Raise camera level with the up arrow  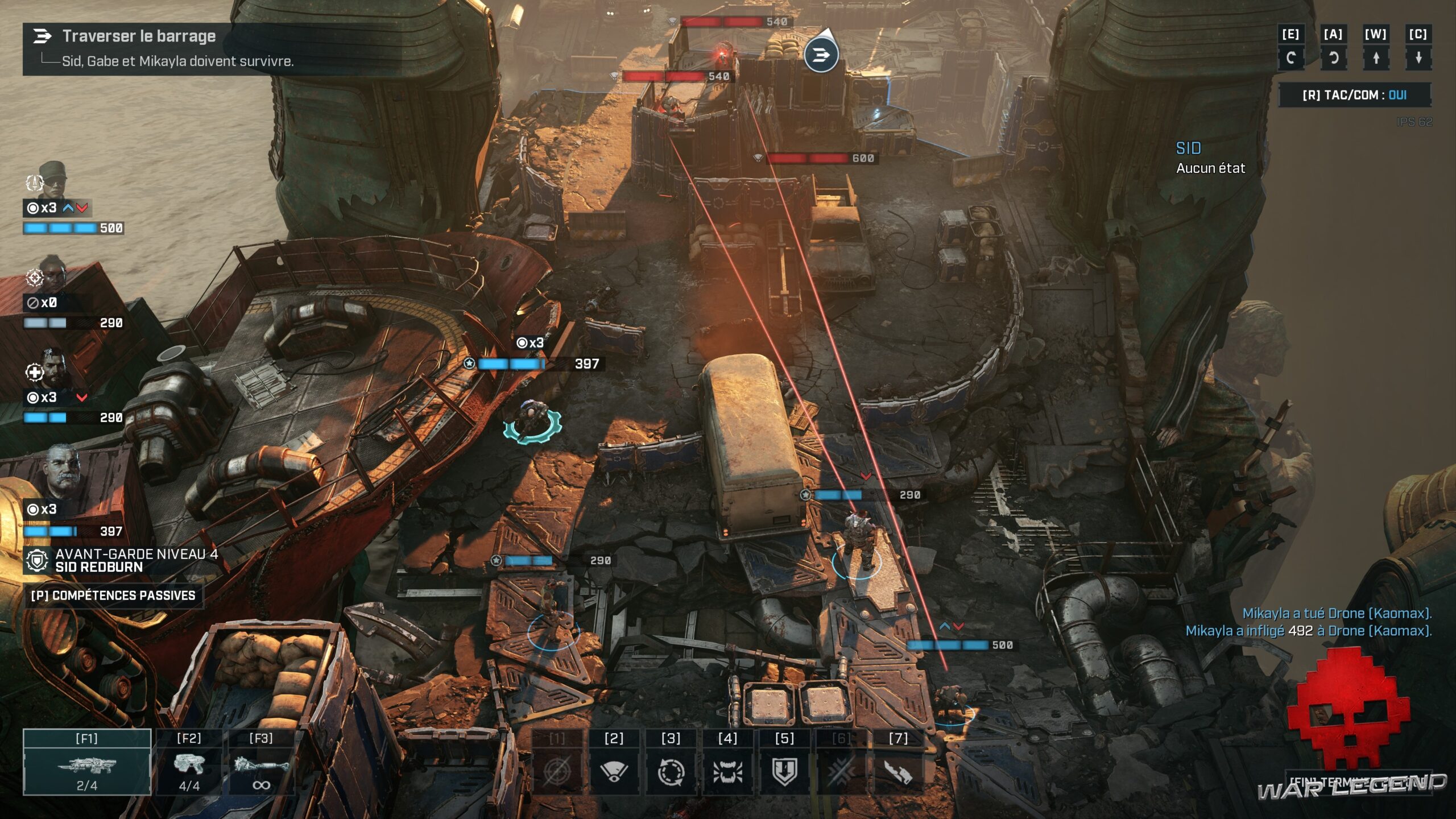pyautogui.click(x=1376, y=57)
